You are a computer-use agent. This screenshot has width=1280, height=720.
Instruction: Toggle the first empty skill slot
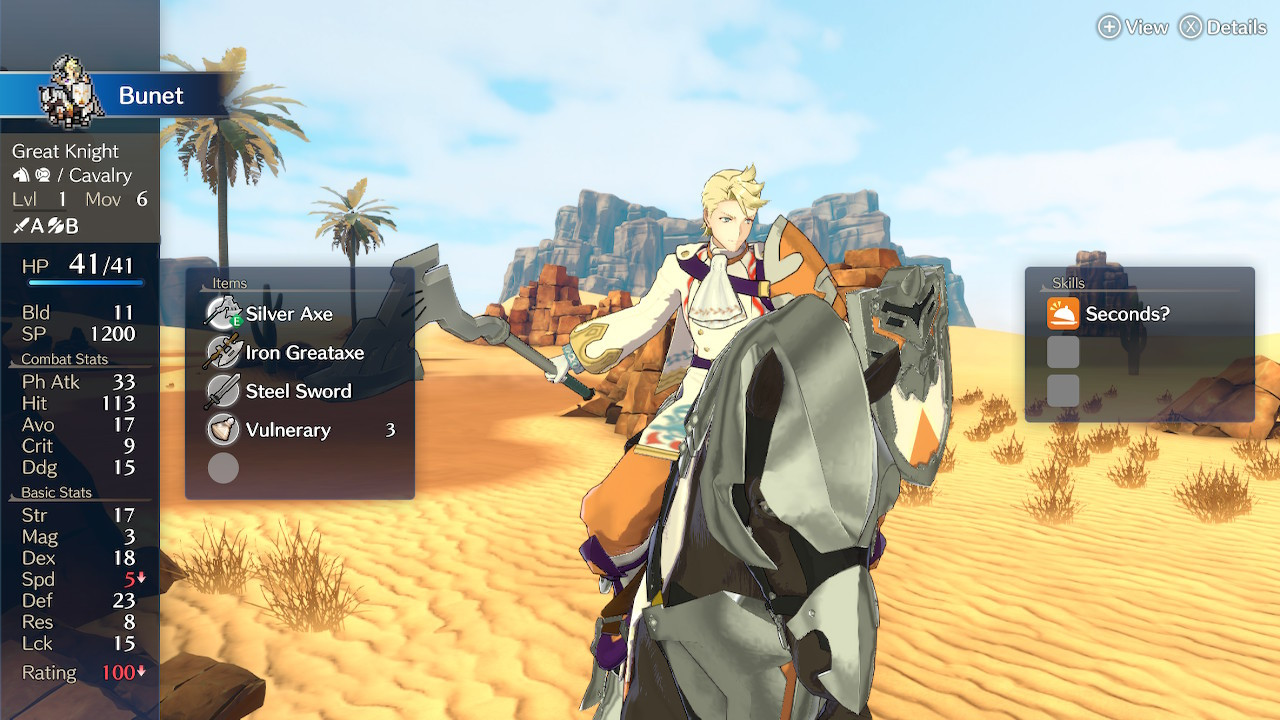point(1063,352)
